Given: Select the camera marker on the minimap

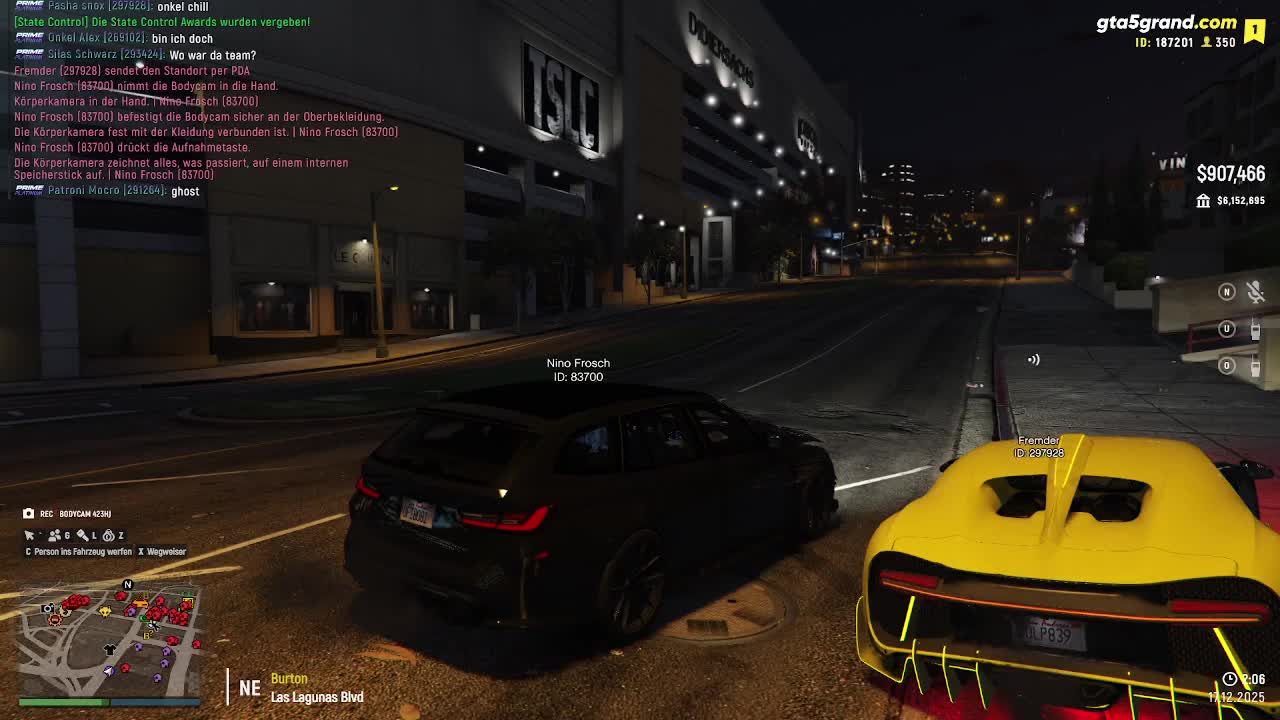Looking at the screenshot, I should pyautogui.click(x=47, y=608).
